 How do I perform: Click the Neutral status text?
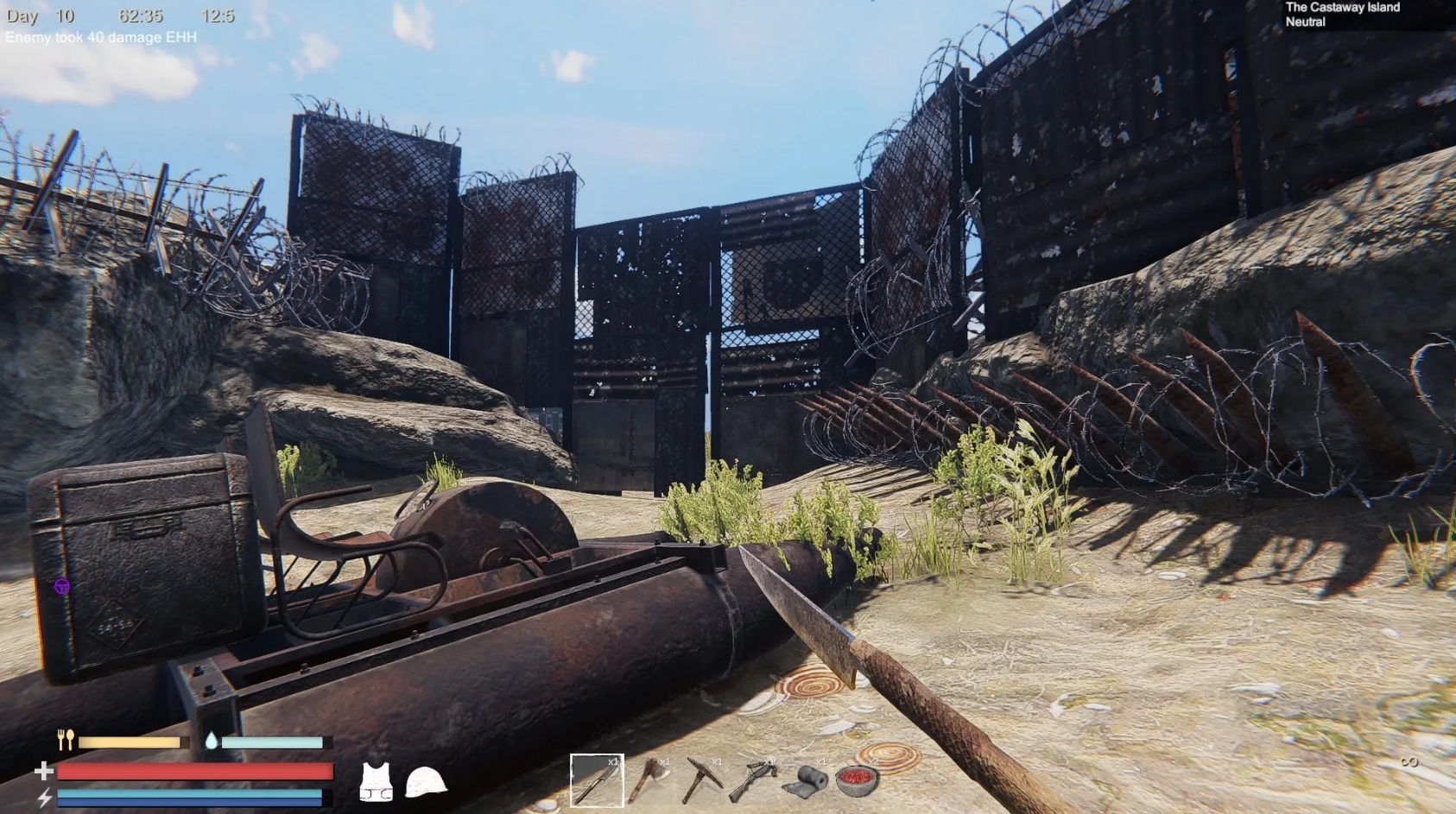[x=1307, y=22]
